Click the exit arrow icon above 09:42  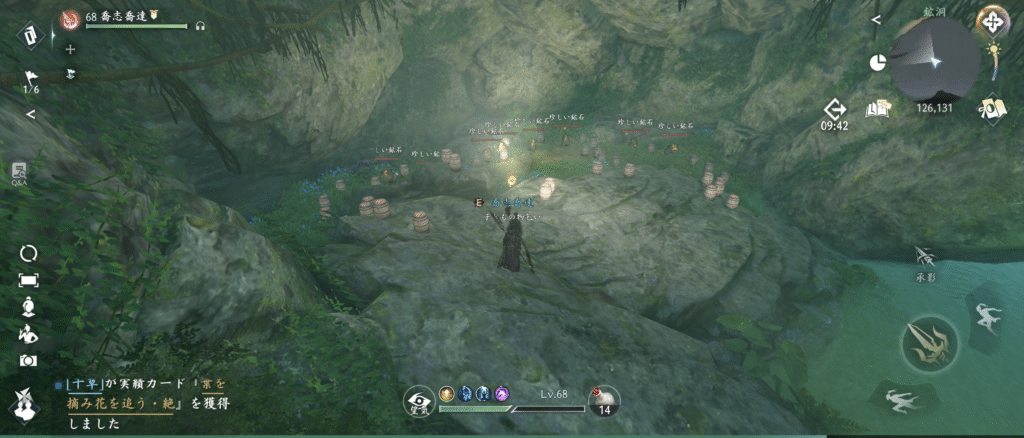tap(835, 108)
